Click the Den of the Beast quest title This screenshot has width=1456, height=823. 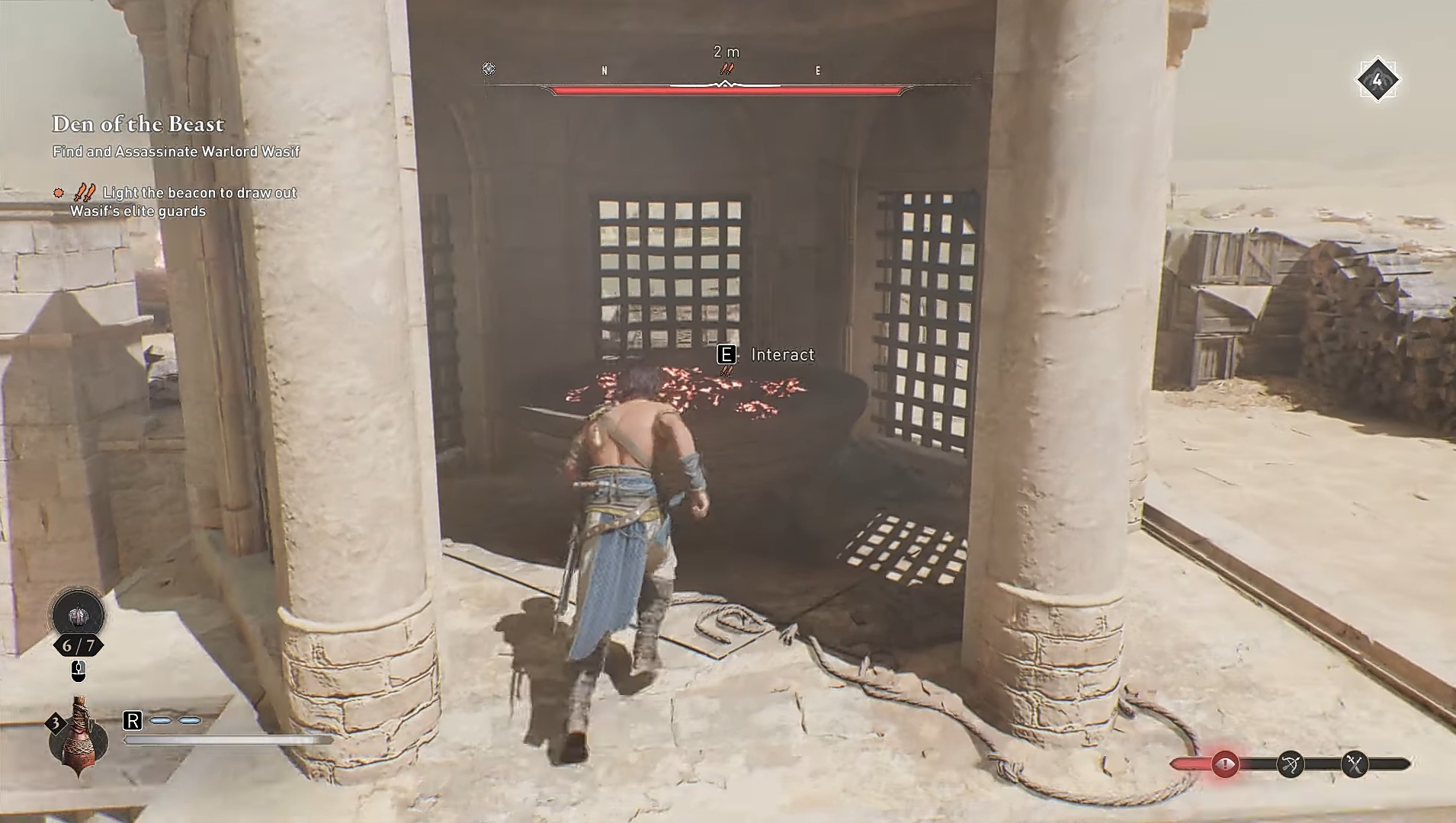[x=138, y=124]
